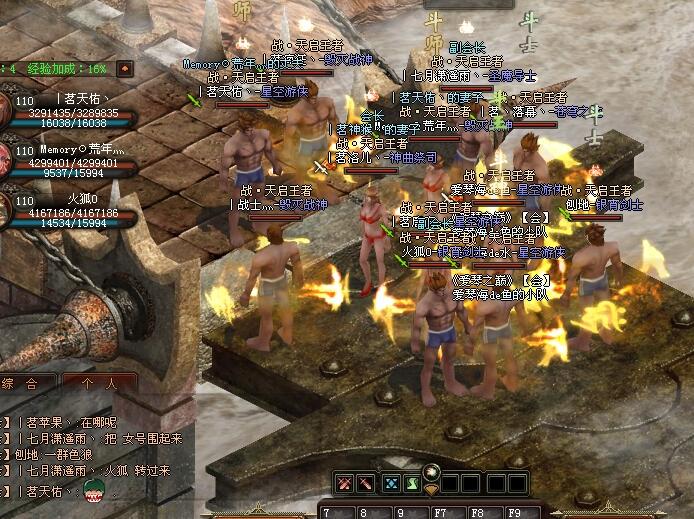Toggle the small button beside 经验加成
The height and width of the screenshot is (519, 694).
[124, 69]
